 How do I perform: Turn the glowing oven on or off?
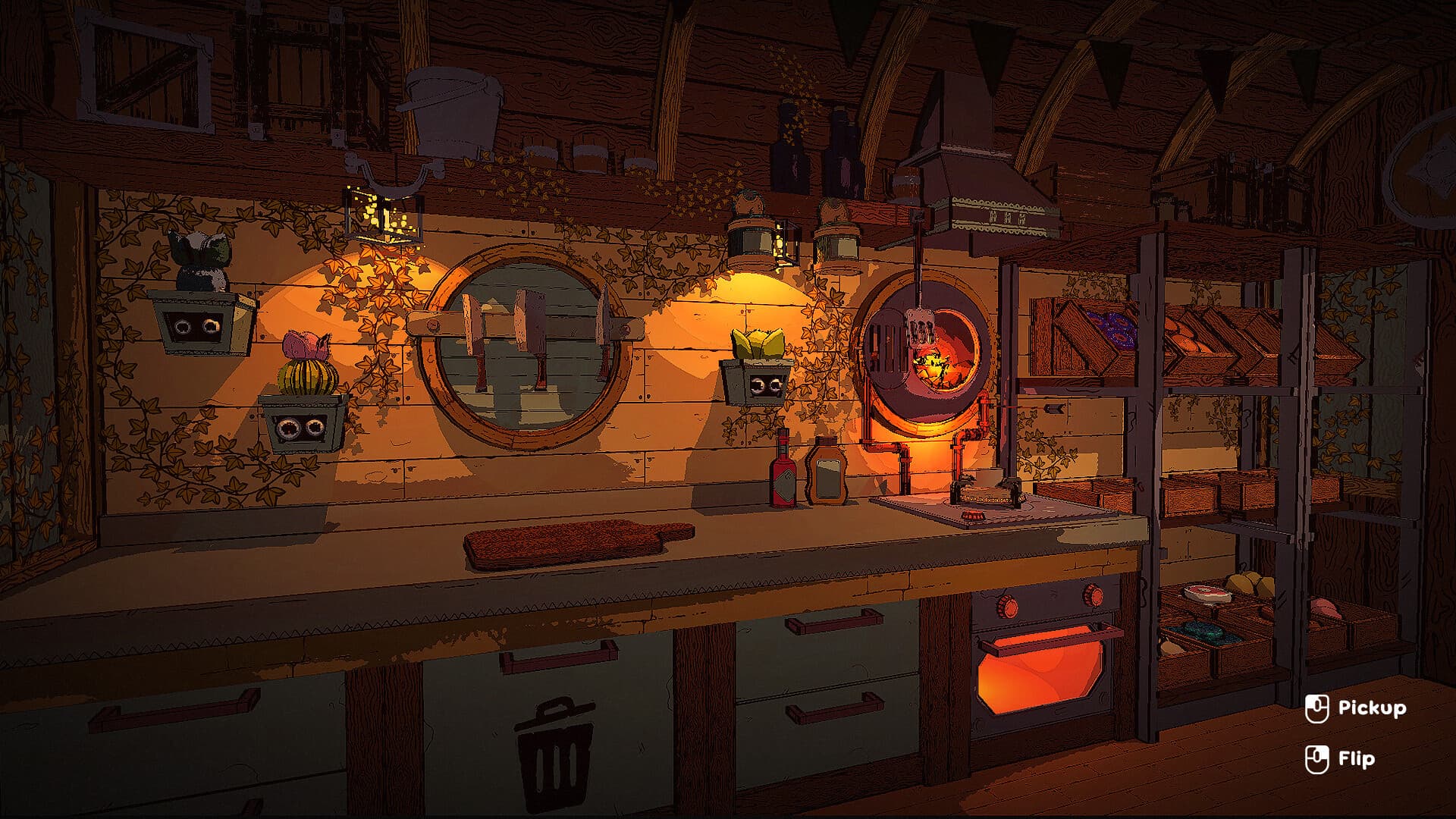click(1009, 607)
